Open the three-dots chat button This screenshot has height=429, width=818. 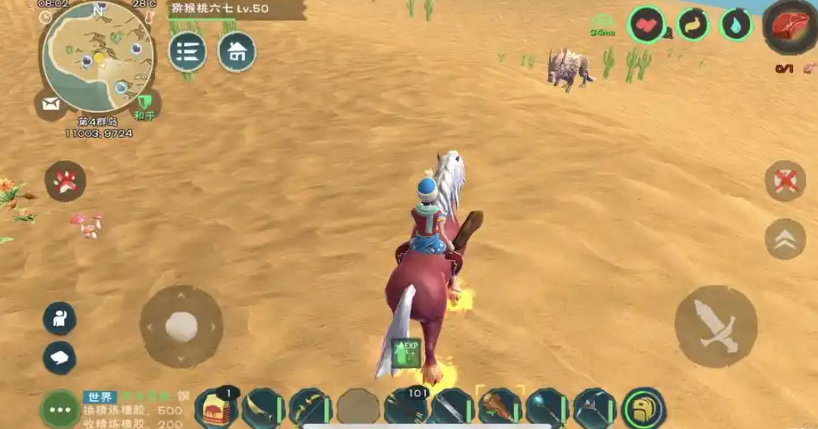59,409
